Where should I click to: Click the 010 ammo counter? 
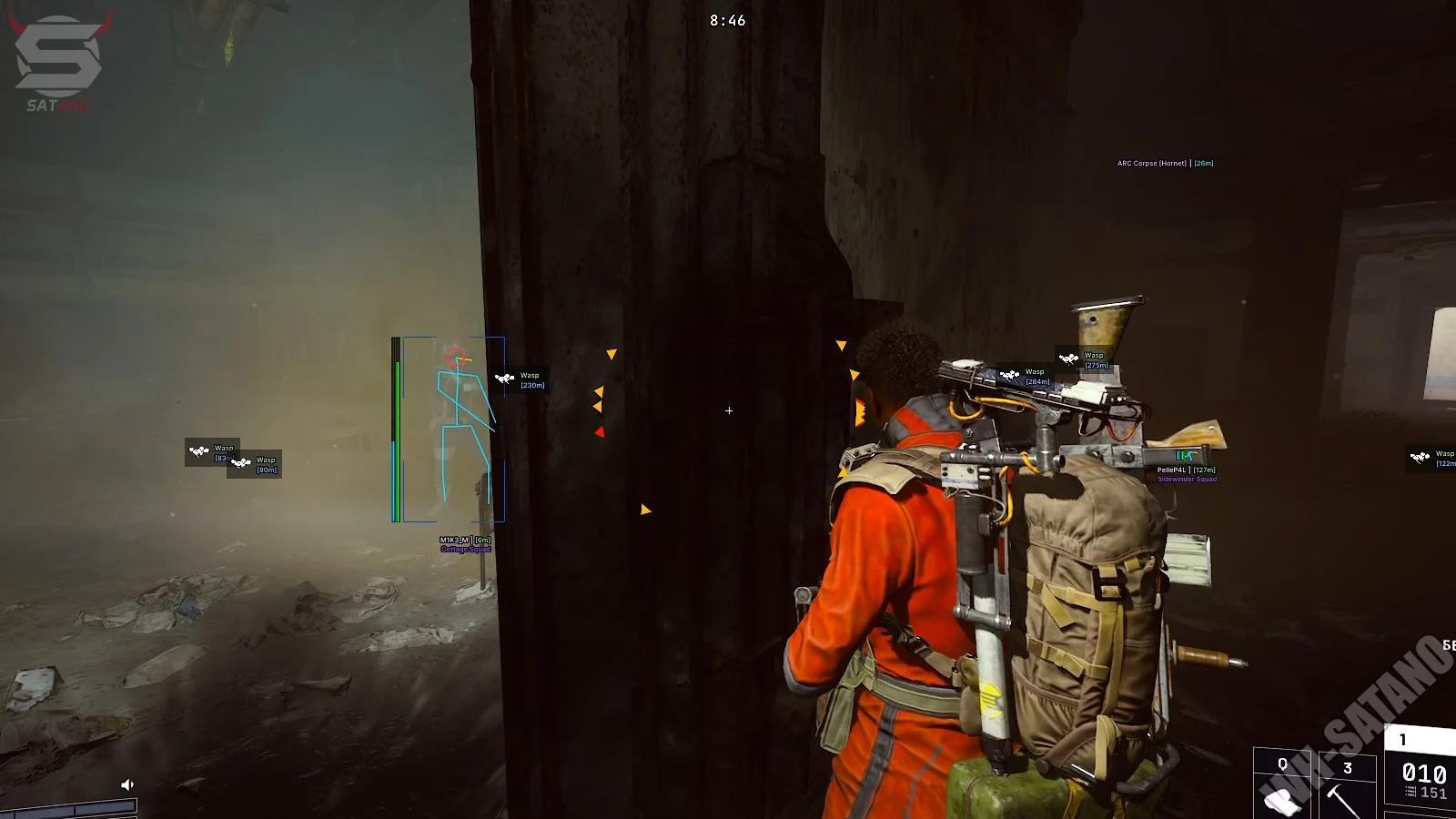pos(1422,772)
